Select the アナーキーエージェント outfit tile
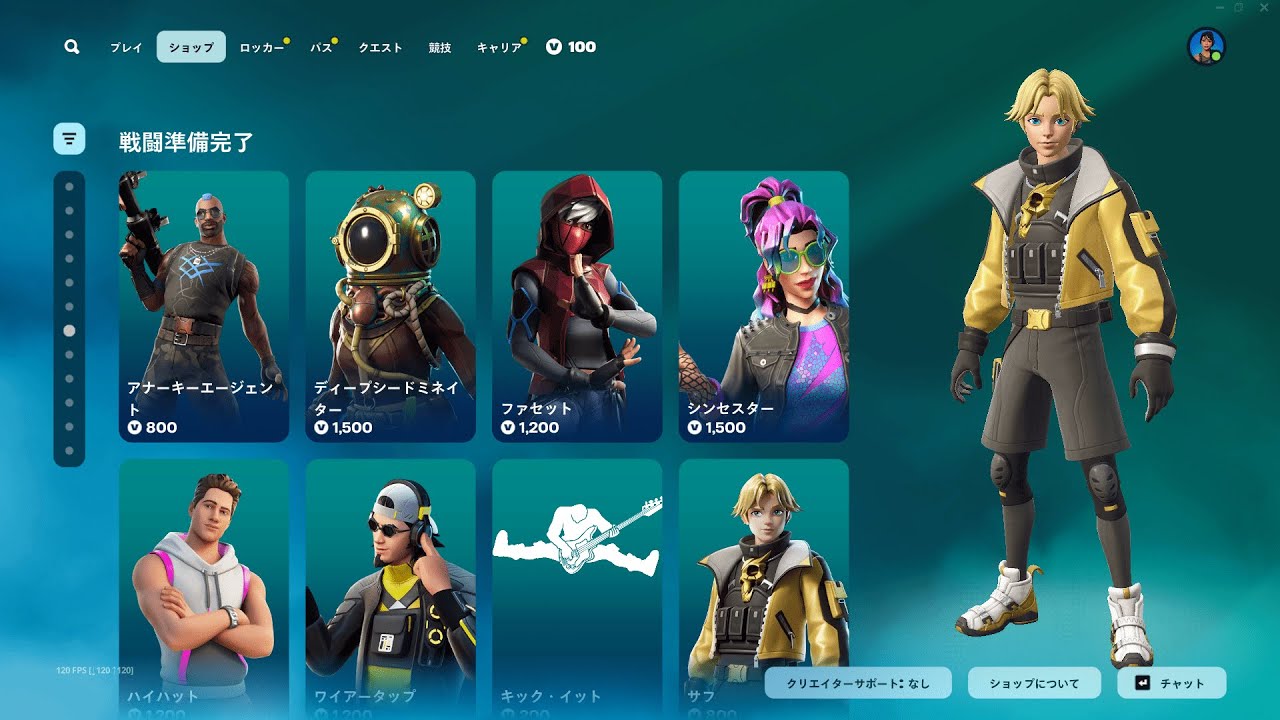 204,306
